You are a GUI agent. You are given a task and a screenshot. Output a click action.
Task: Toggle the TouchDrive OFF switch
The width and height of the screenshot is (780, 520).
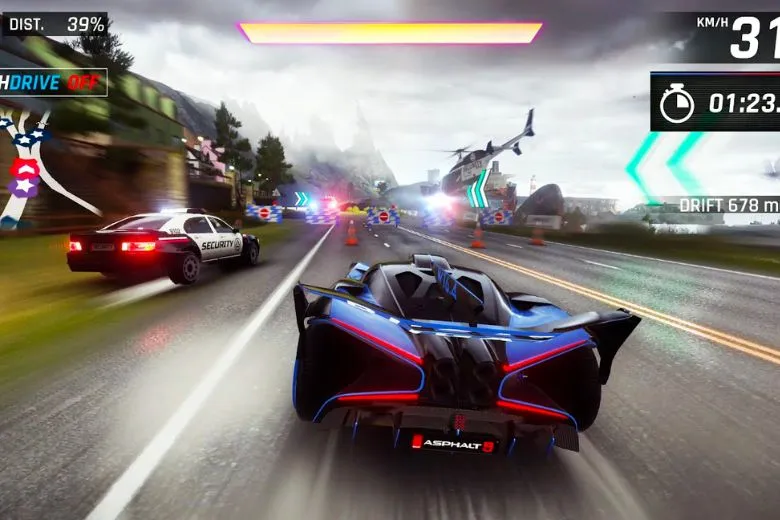[52, 82]
